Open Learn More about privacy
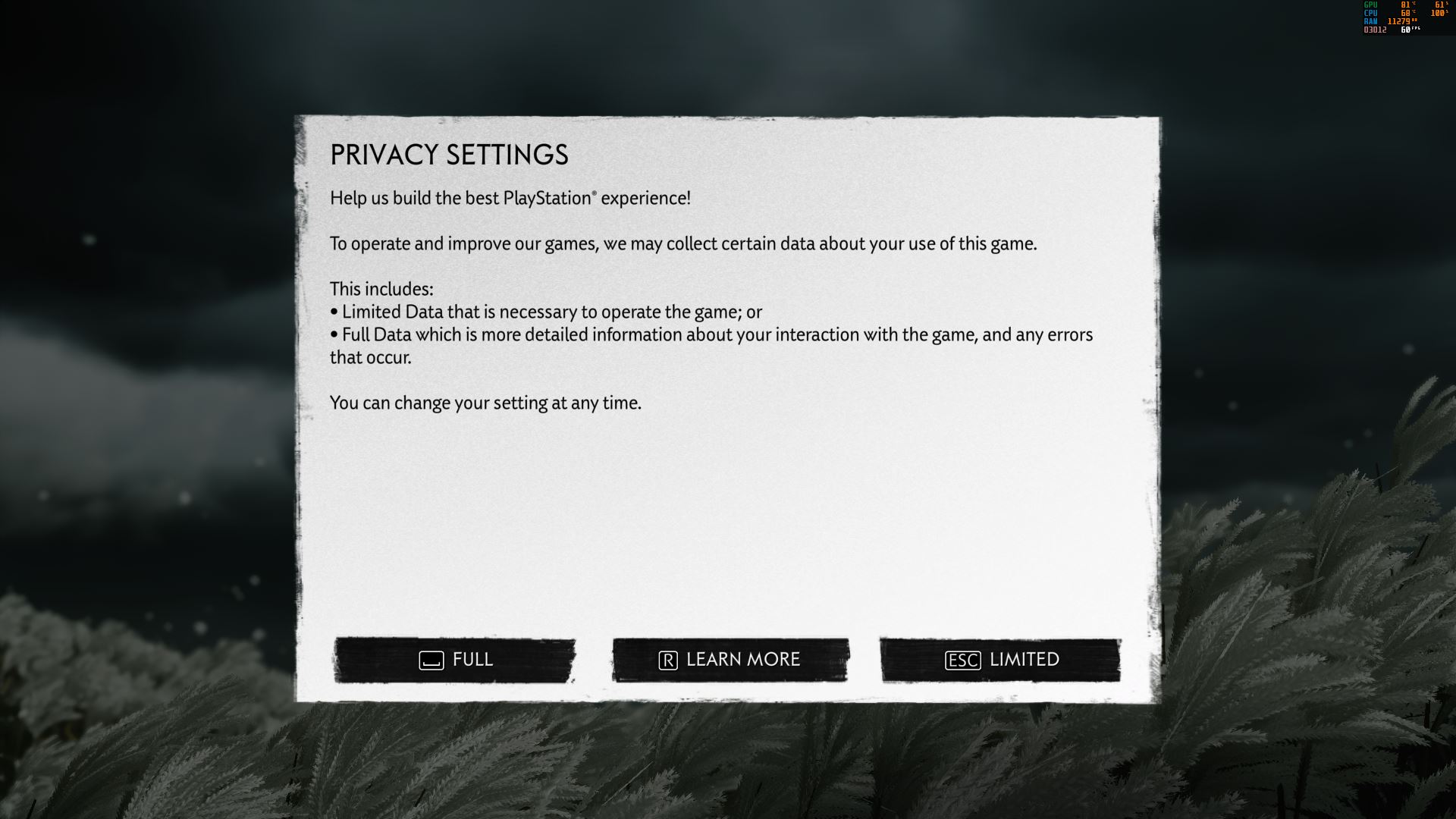Screen dimensions: 1456x819 pyautogui.click(x=730, y=660)
